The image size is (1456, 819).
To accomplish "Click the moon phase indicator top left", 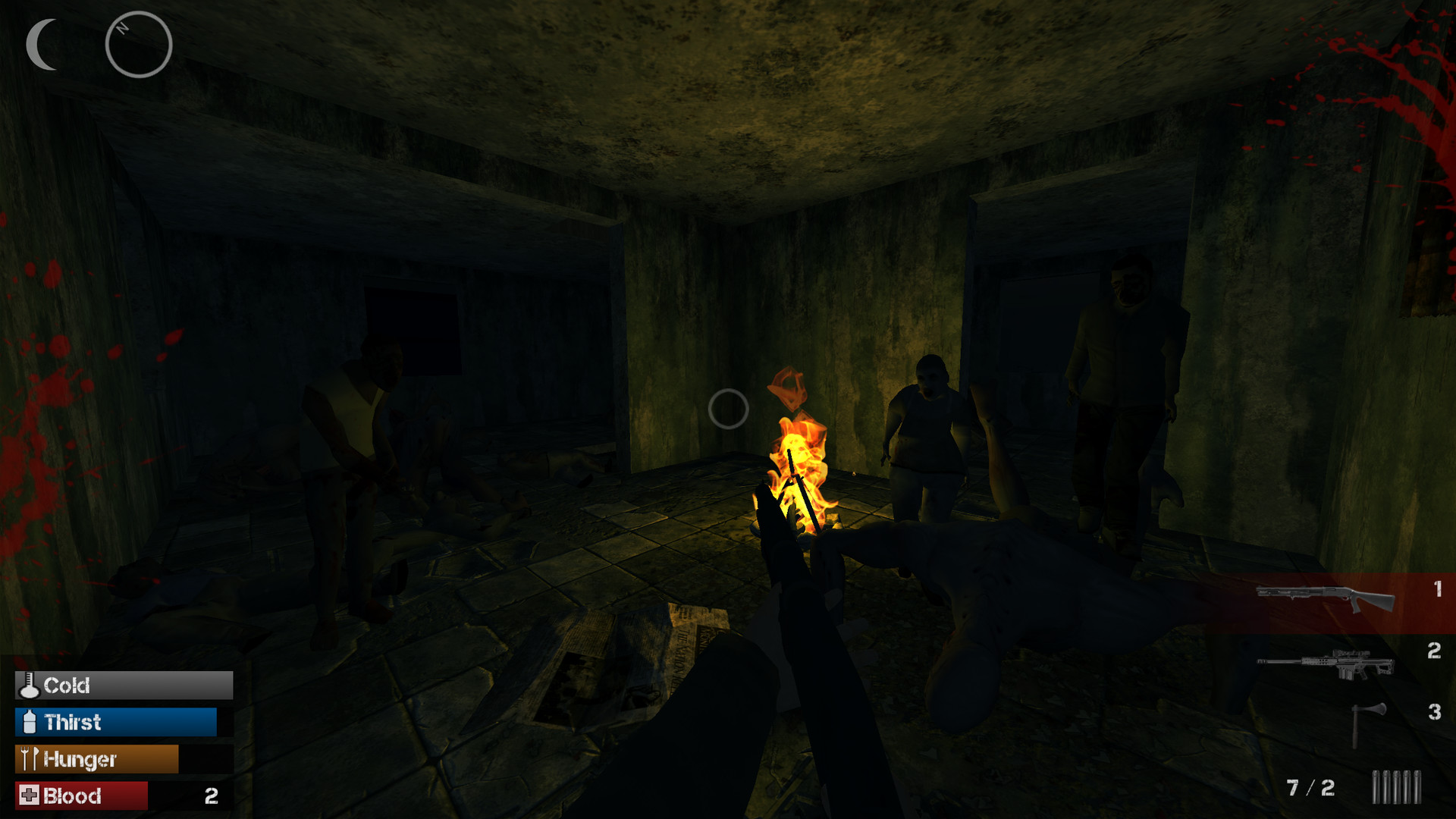I will point(39,43).
